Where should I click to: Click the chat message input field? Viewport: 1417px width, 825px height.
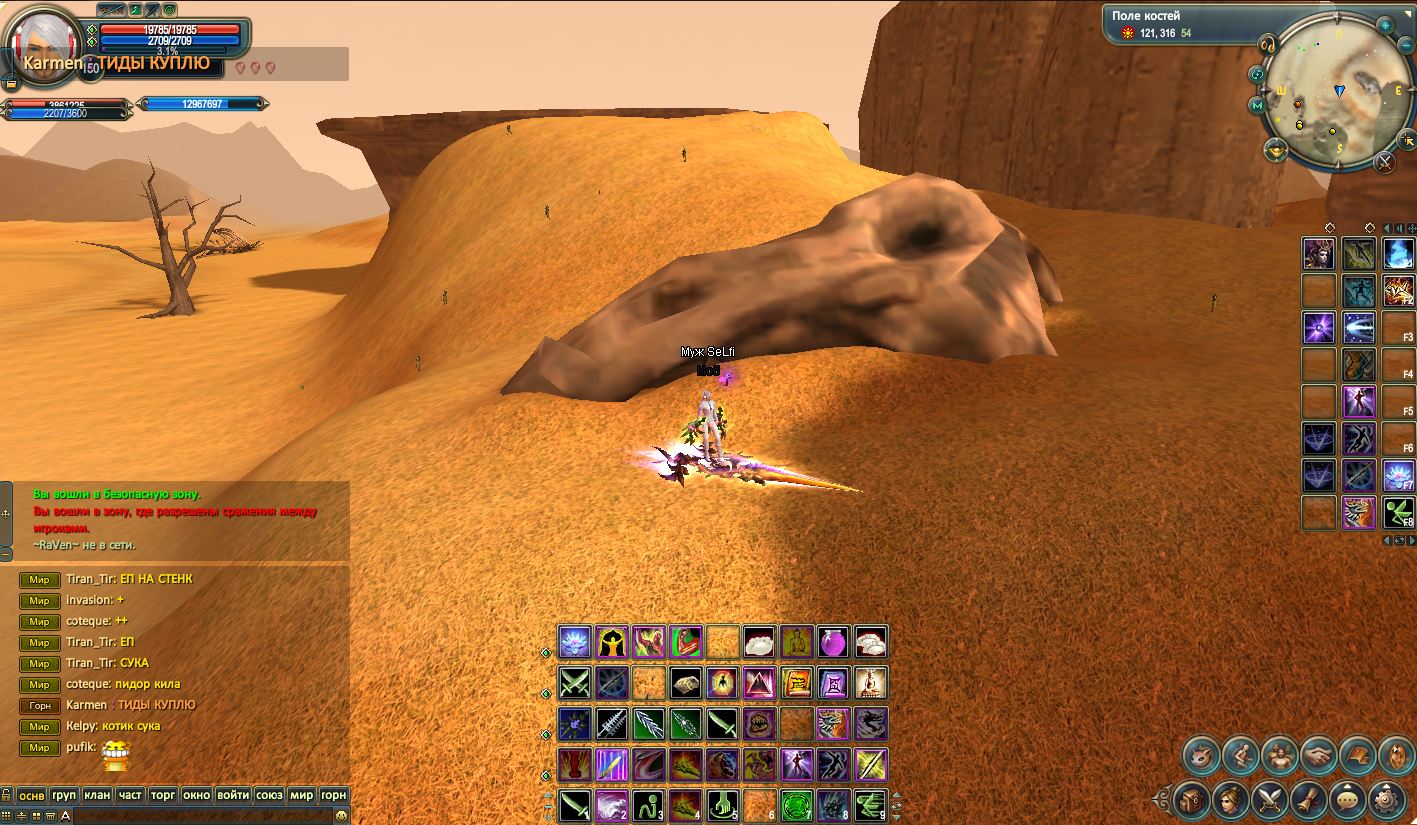(x=200, y=815)
